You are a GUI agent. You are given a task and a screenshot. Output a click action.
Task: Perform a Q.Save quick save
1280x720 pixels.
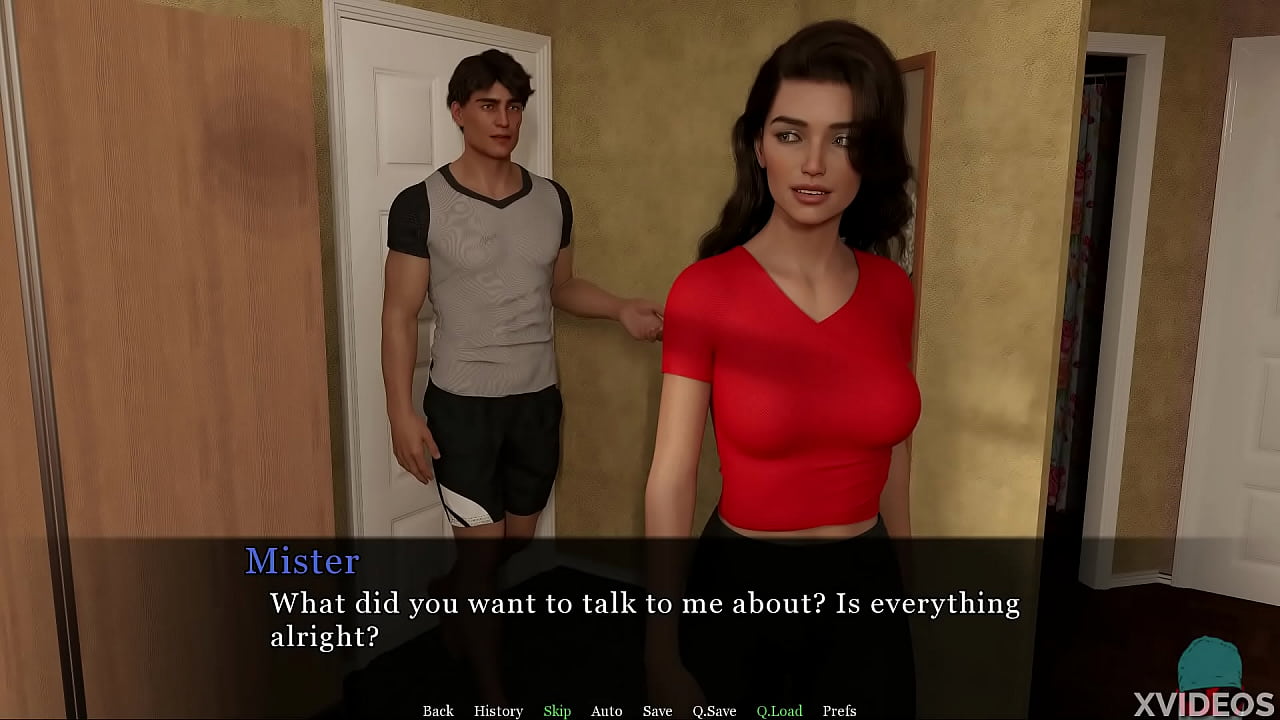click(x=714, y=710)
